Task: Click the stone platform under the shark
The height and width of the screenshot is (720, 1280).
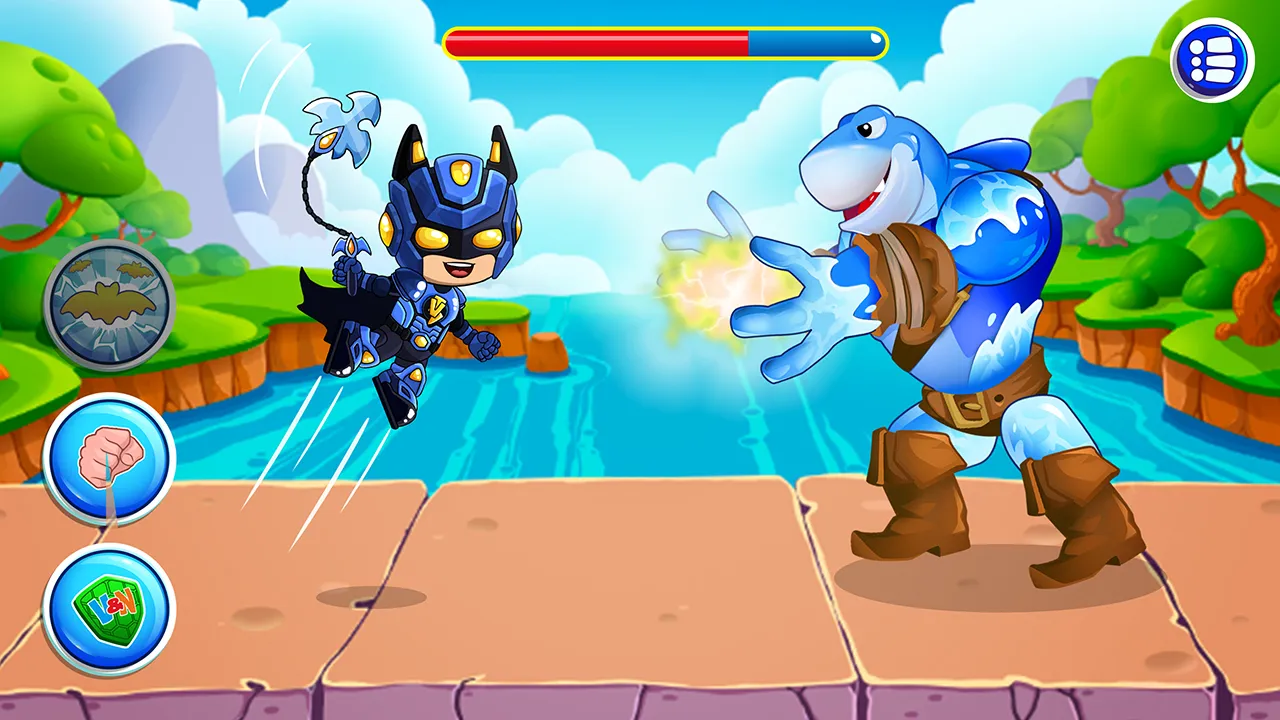Action: click(990, 590)
